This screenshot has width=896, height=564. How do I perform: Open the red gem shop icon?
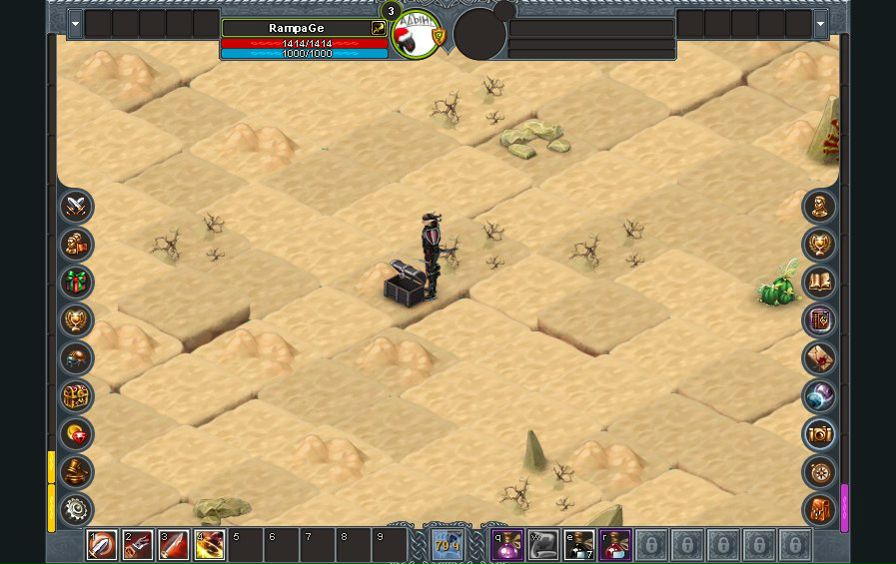click(77, 434)
